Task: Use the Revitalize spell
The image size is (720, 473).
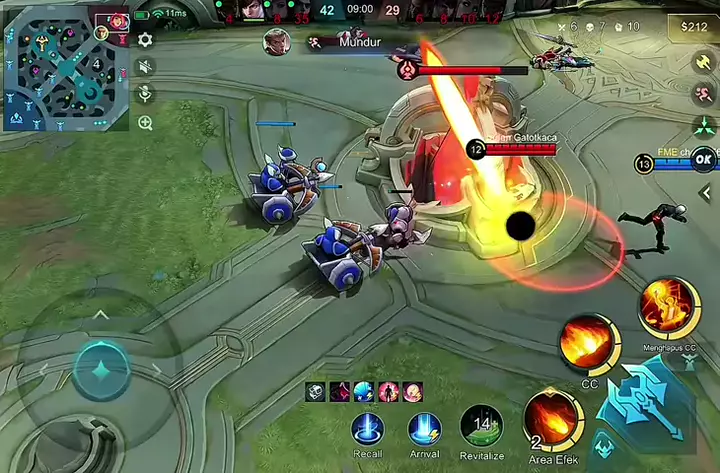Action: tap(482, 427)
